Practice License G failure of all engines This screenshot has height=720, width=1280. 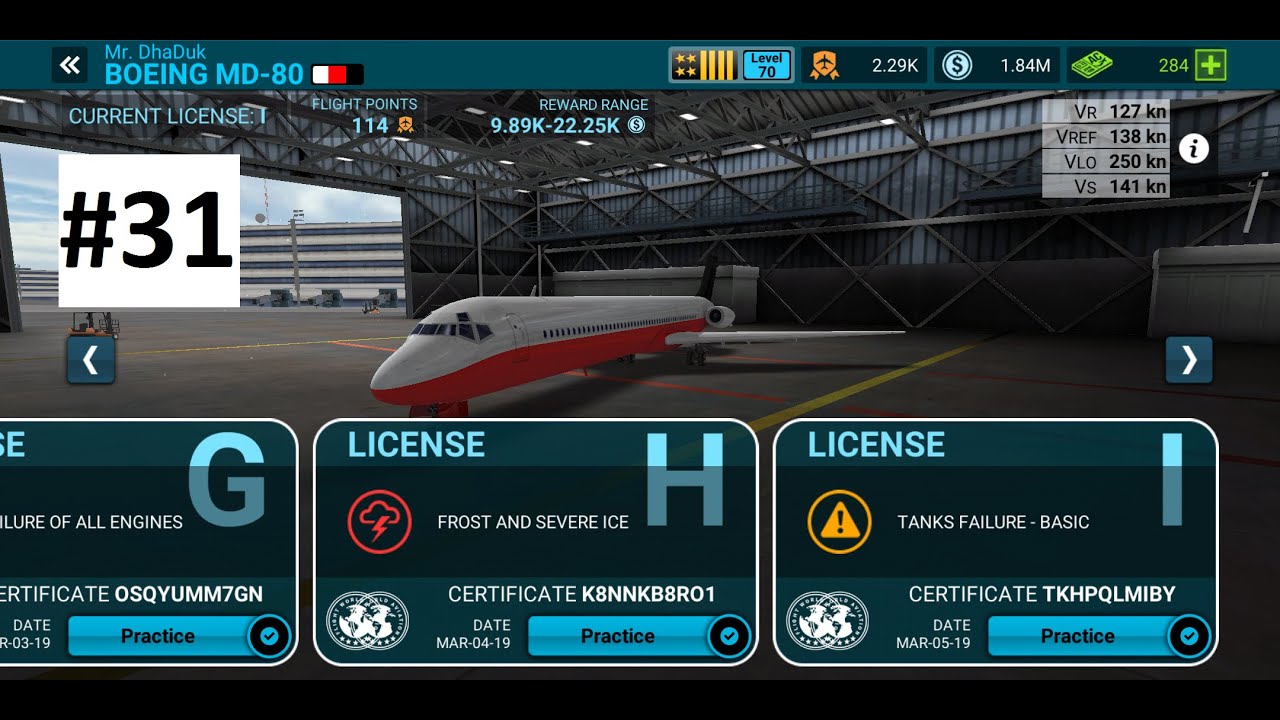[x=158, y=636]
